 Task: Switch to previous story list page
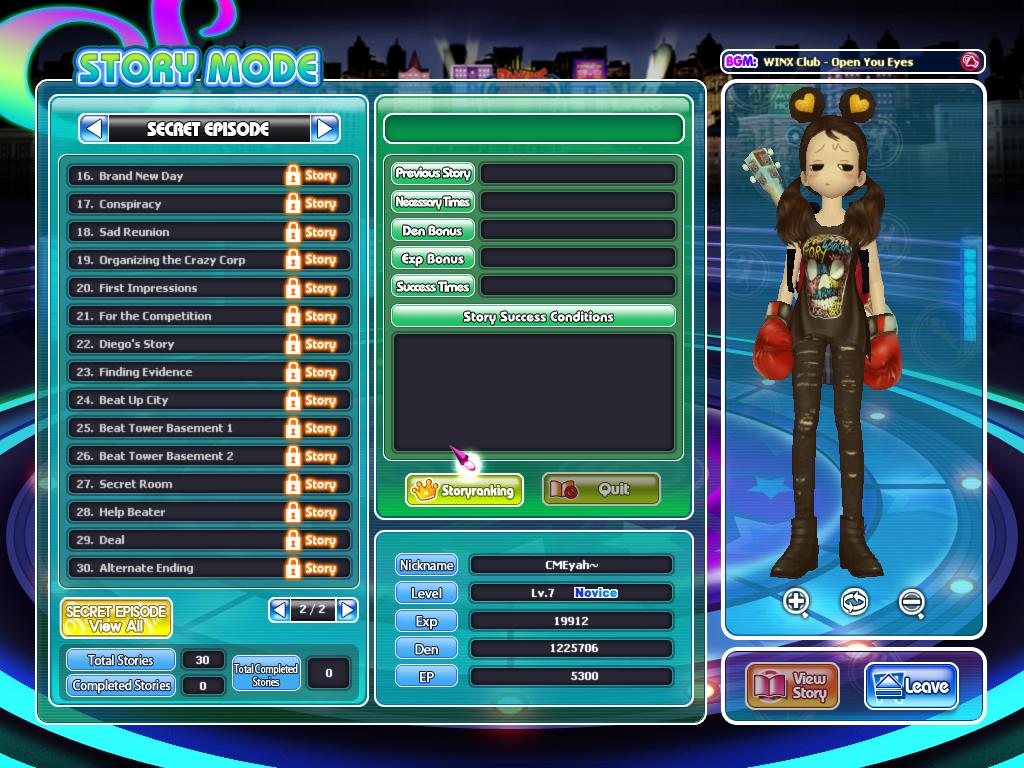click(279, 609)
